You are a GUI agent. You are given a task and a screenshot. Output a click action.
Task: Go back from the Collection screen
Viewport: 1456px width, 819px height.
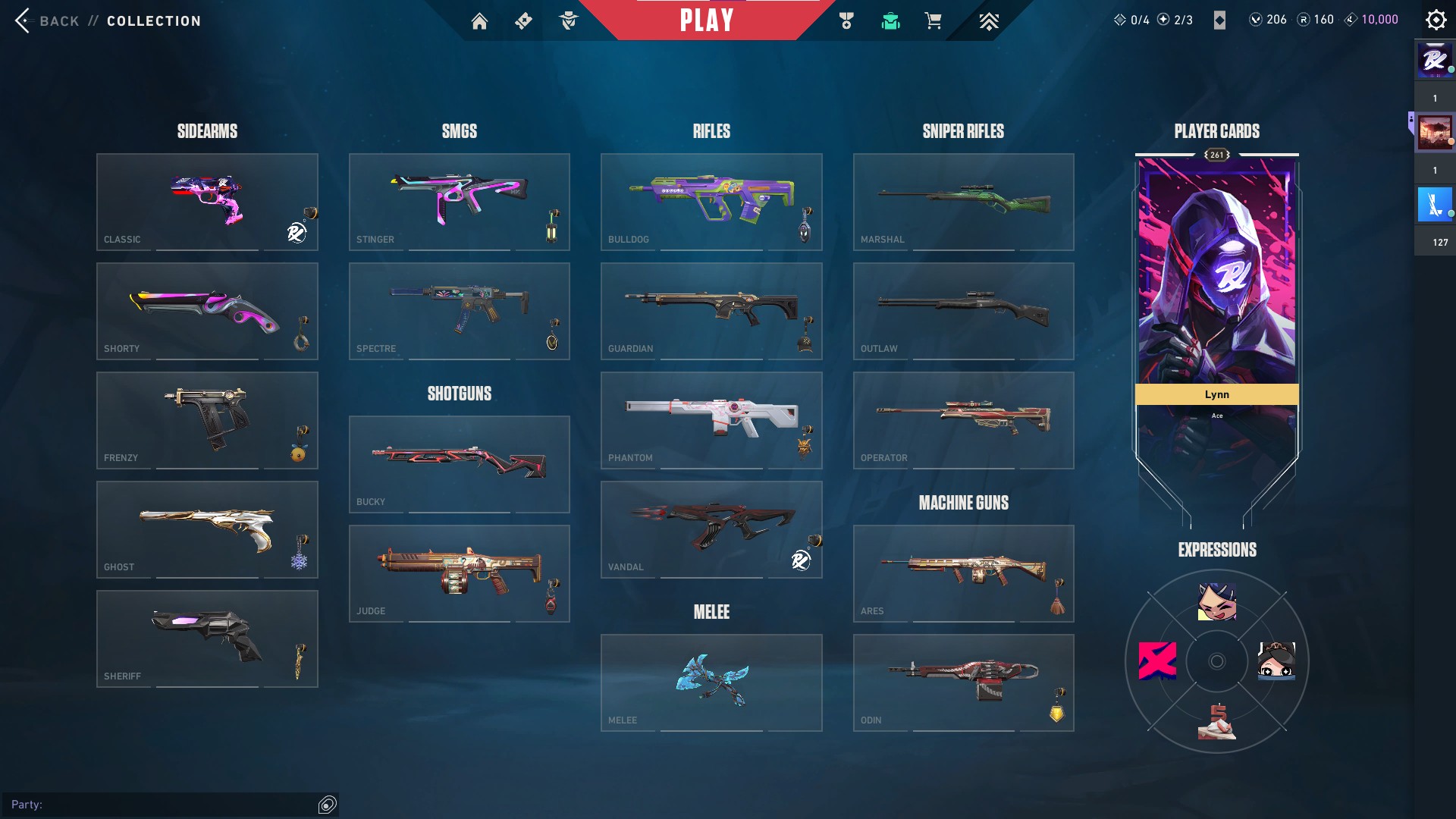coord(47,20)
